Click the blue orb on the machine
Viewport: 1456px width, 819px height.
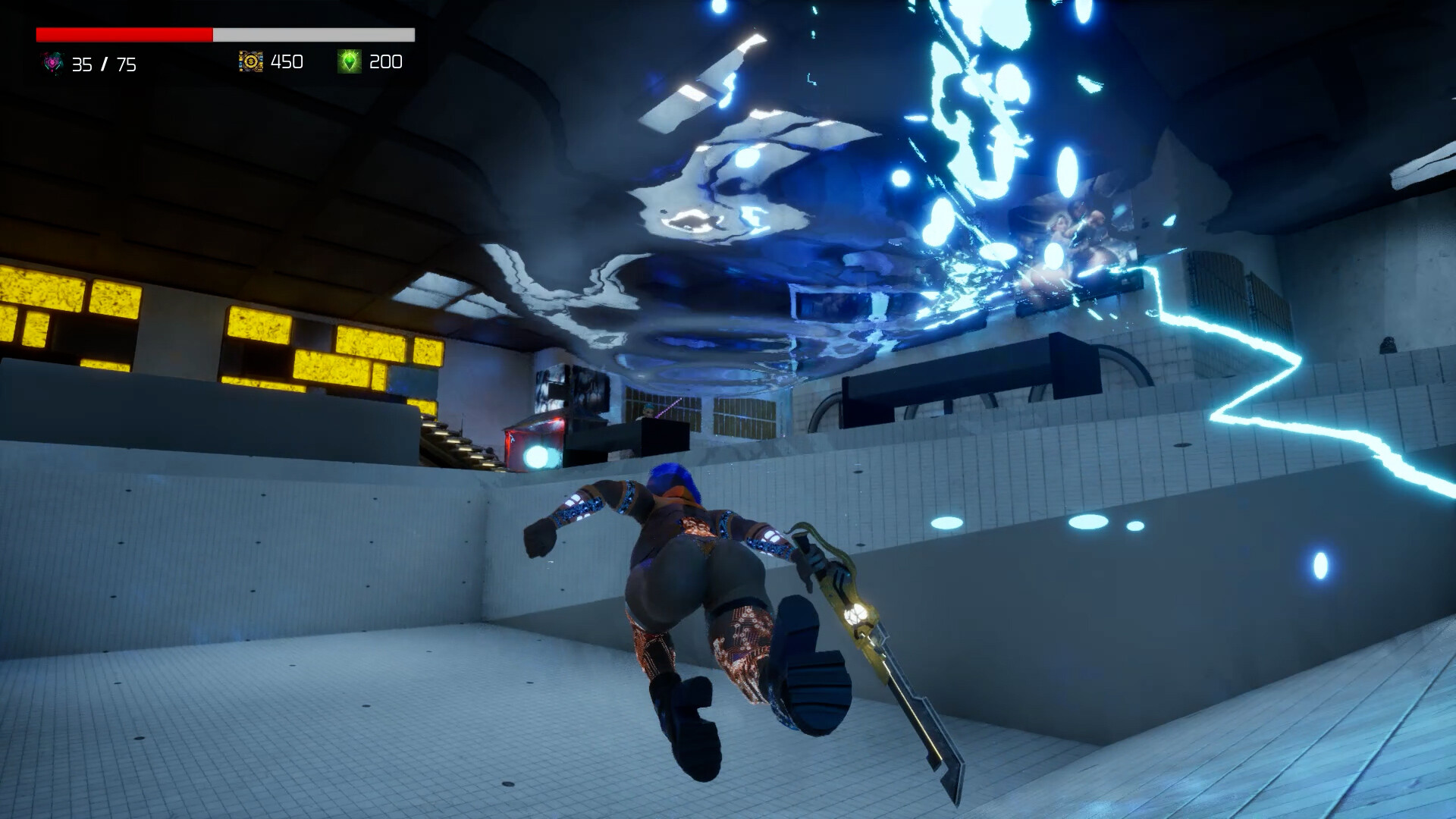coord(535,456)
